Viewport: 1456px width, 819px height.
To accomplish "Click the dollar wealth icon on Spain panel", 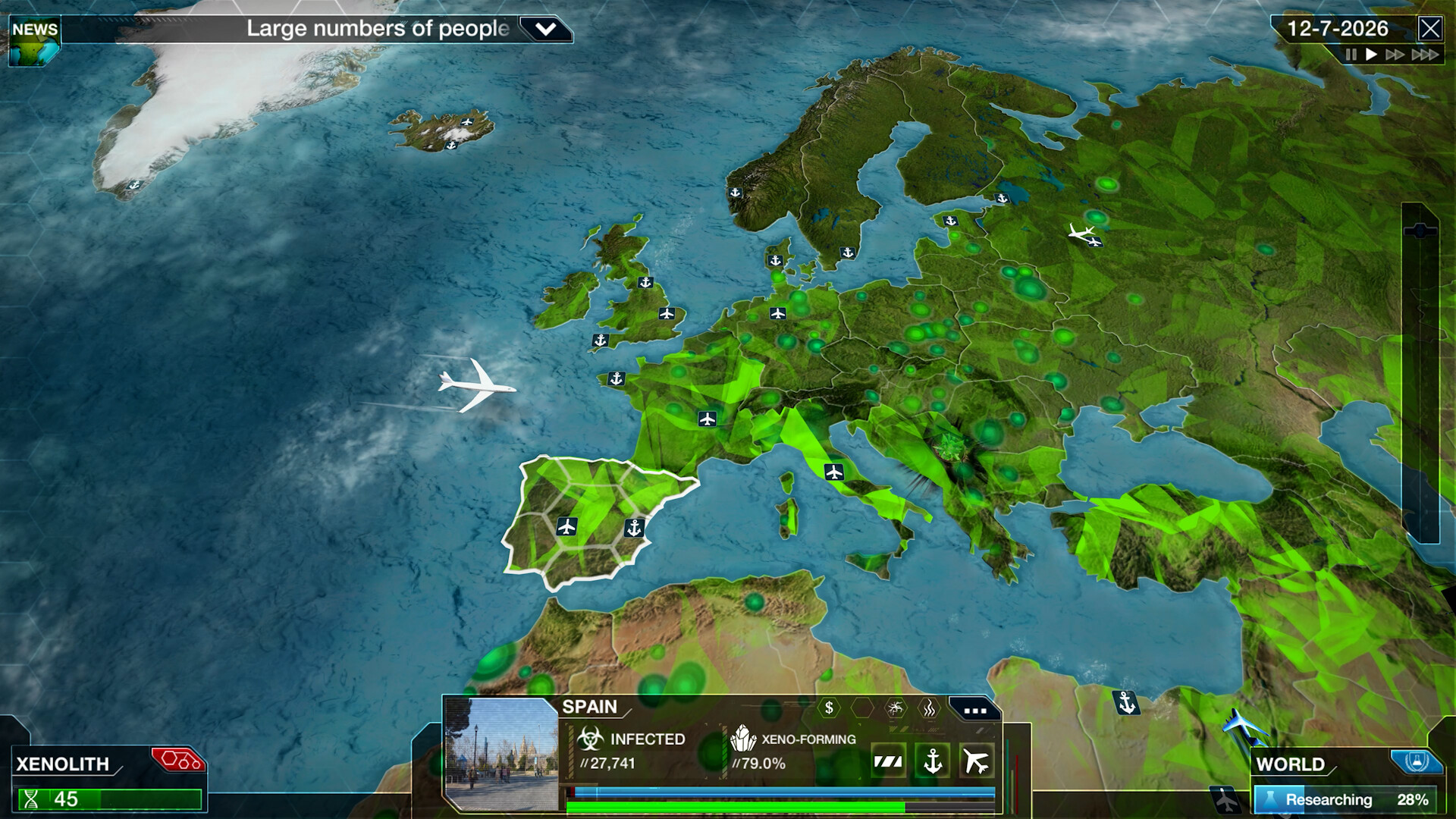I will [x=828, y=708].
